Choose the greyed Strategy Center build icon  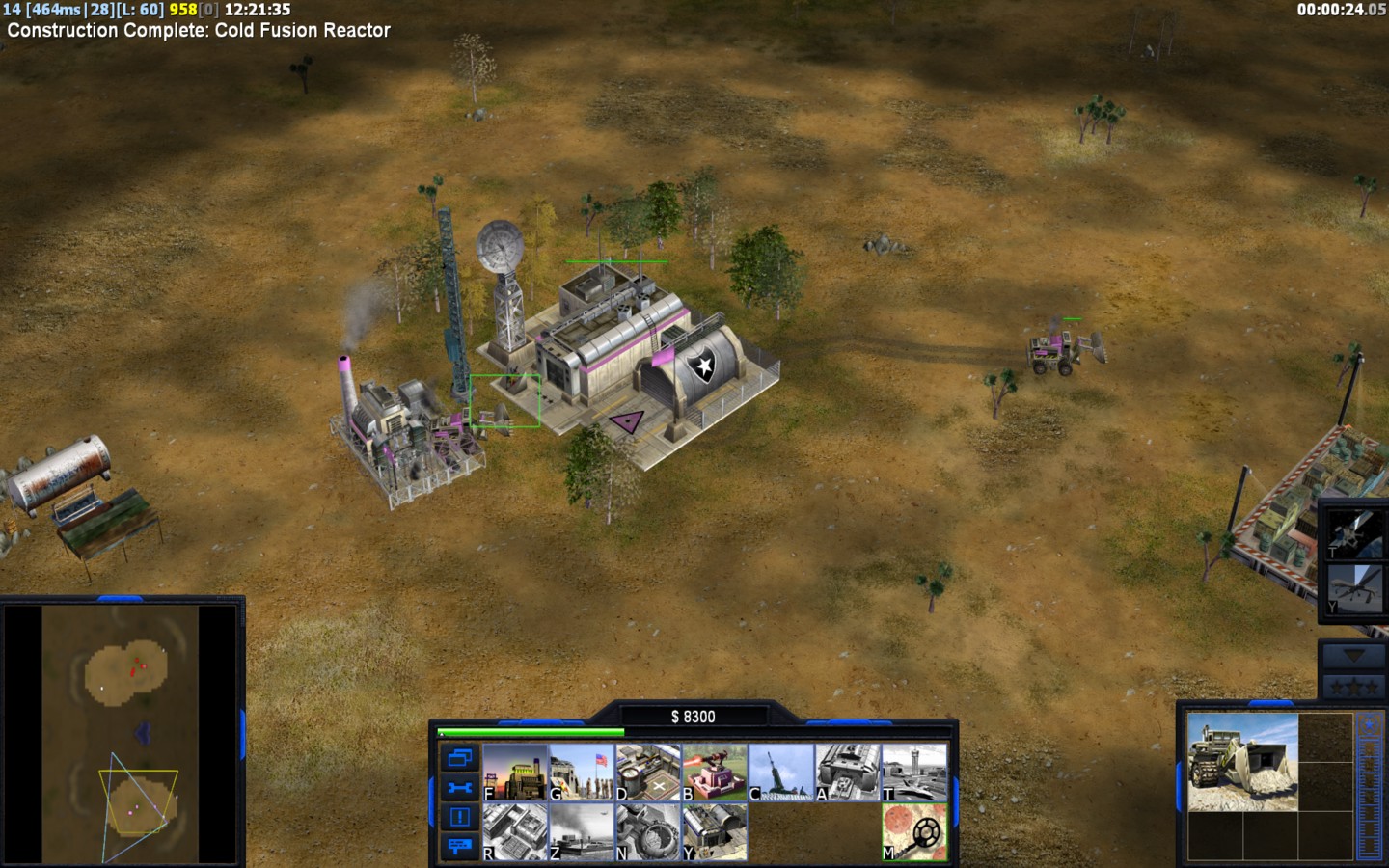click(x=514, y=831)
